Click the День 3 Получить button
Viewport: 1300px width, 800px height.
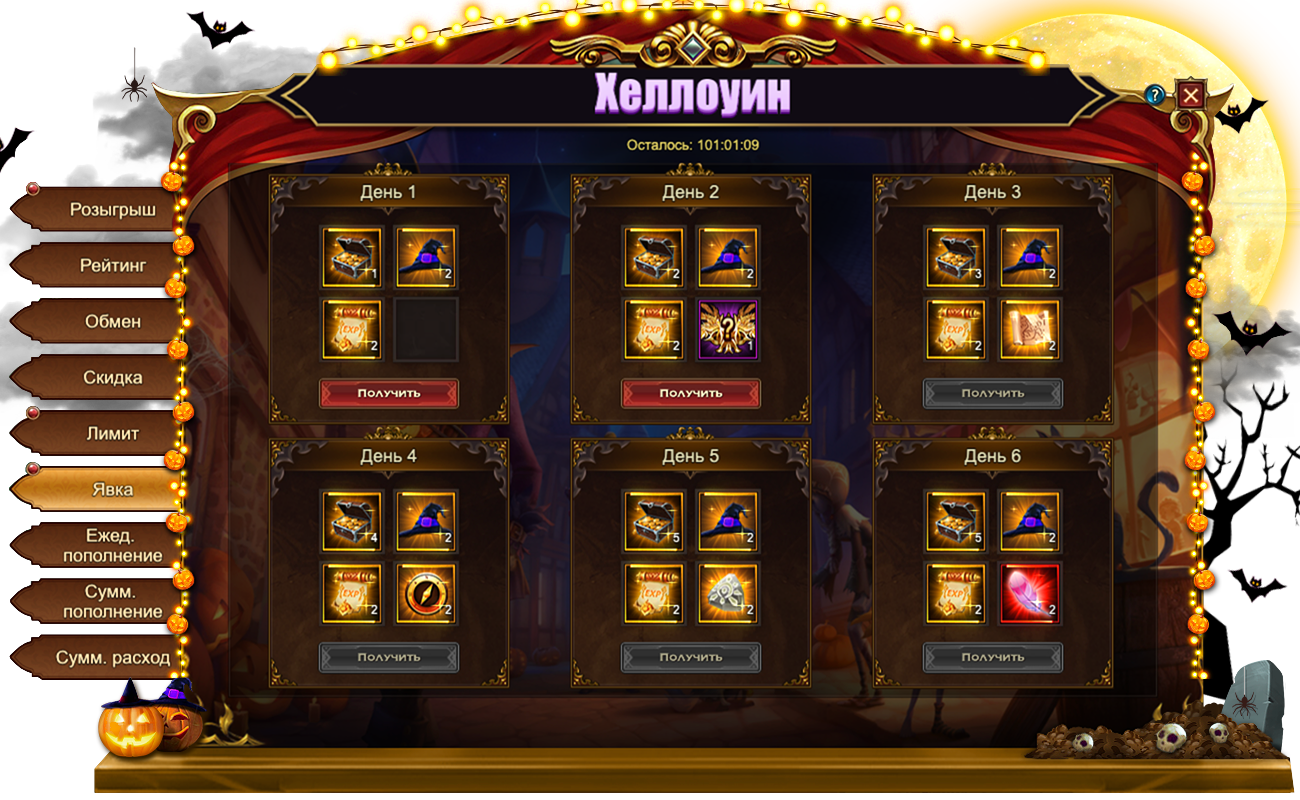[993, 393]
